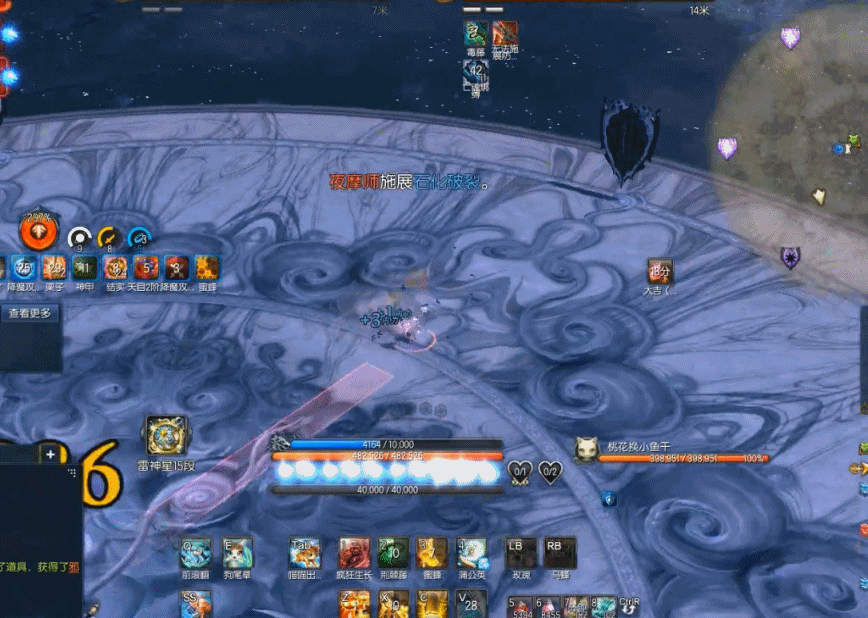Open the 大吉 buff icon
Image resolution: width=868 pixels, height=618 pixels.
pos(659,271)
